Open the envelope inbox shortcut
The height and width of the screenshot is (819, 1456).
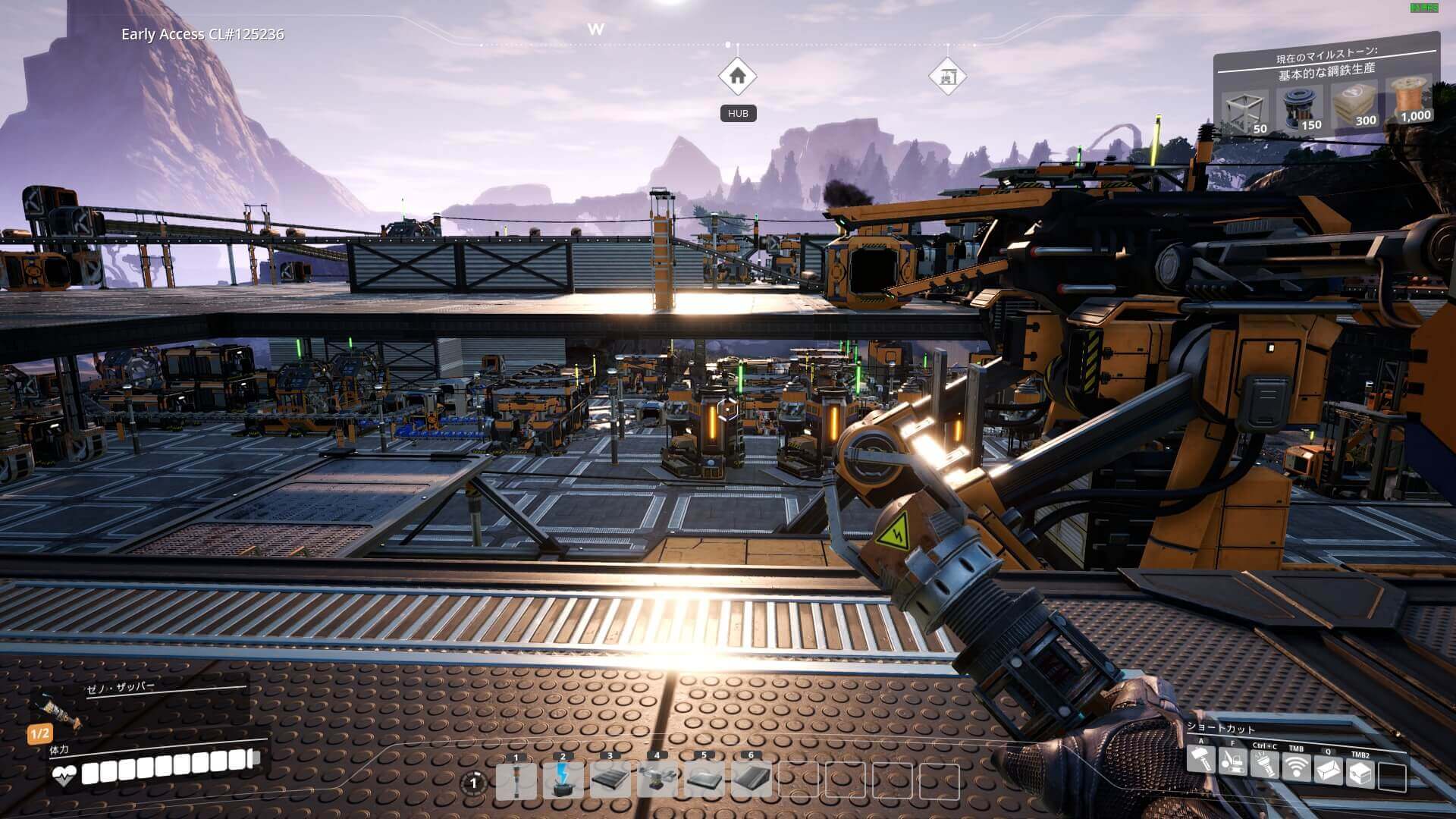(x=1328, y=771)
